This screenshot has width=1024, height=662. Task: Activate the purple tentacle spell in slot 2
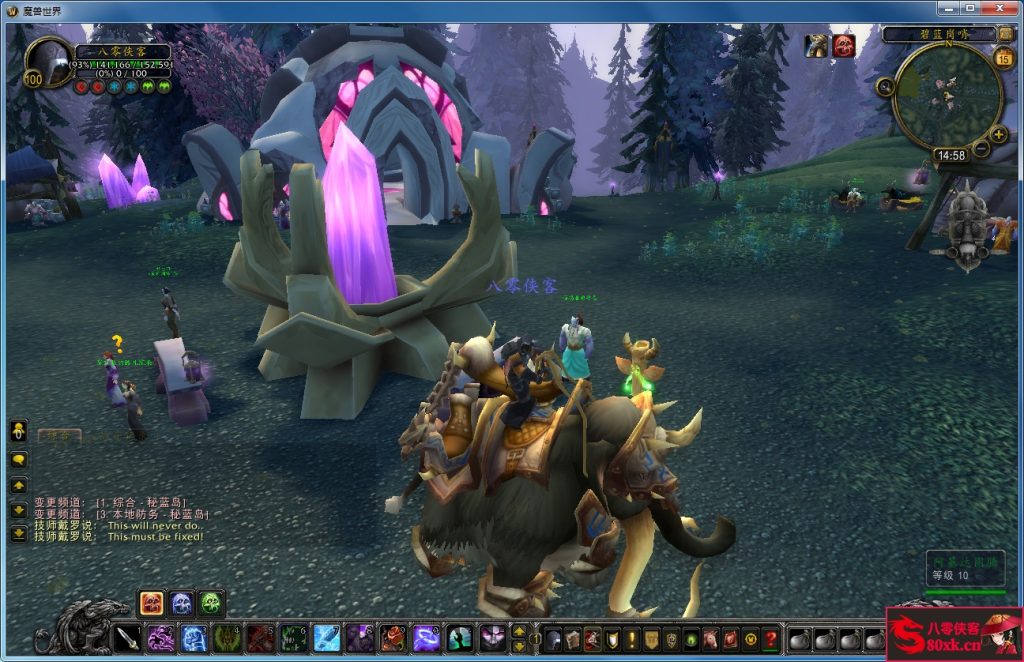coord(161,638)
